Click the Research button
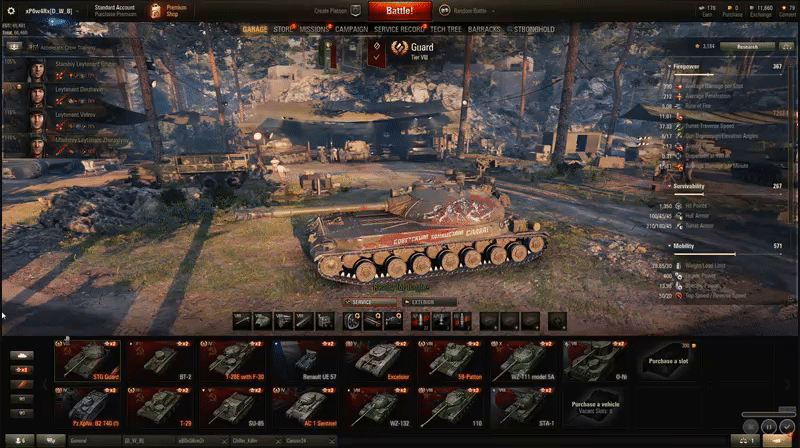This screenshot has height=448, width=800. (x=742, y=46)
